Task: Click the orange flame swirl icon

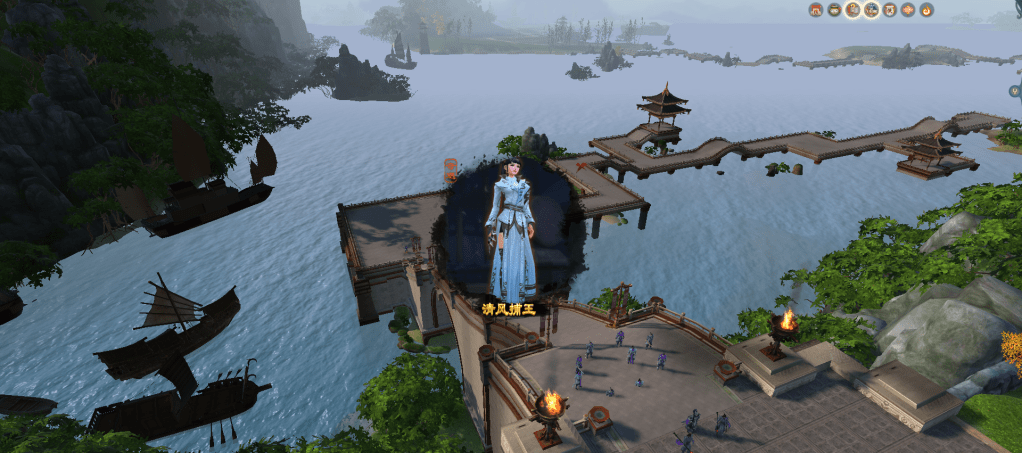Action: click(926, 10)
